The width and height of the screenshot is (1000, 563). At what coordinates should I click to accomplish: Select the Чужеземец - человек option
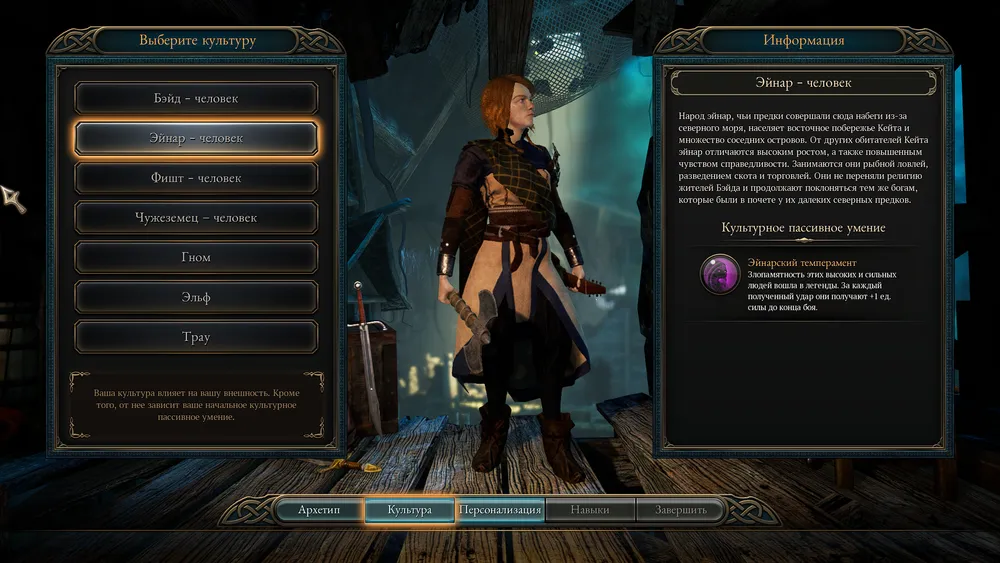tap(196, 218)
